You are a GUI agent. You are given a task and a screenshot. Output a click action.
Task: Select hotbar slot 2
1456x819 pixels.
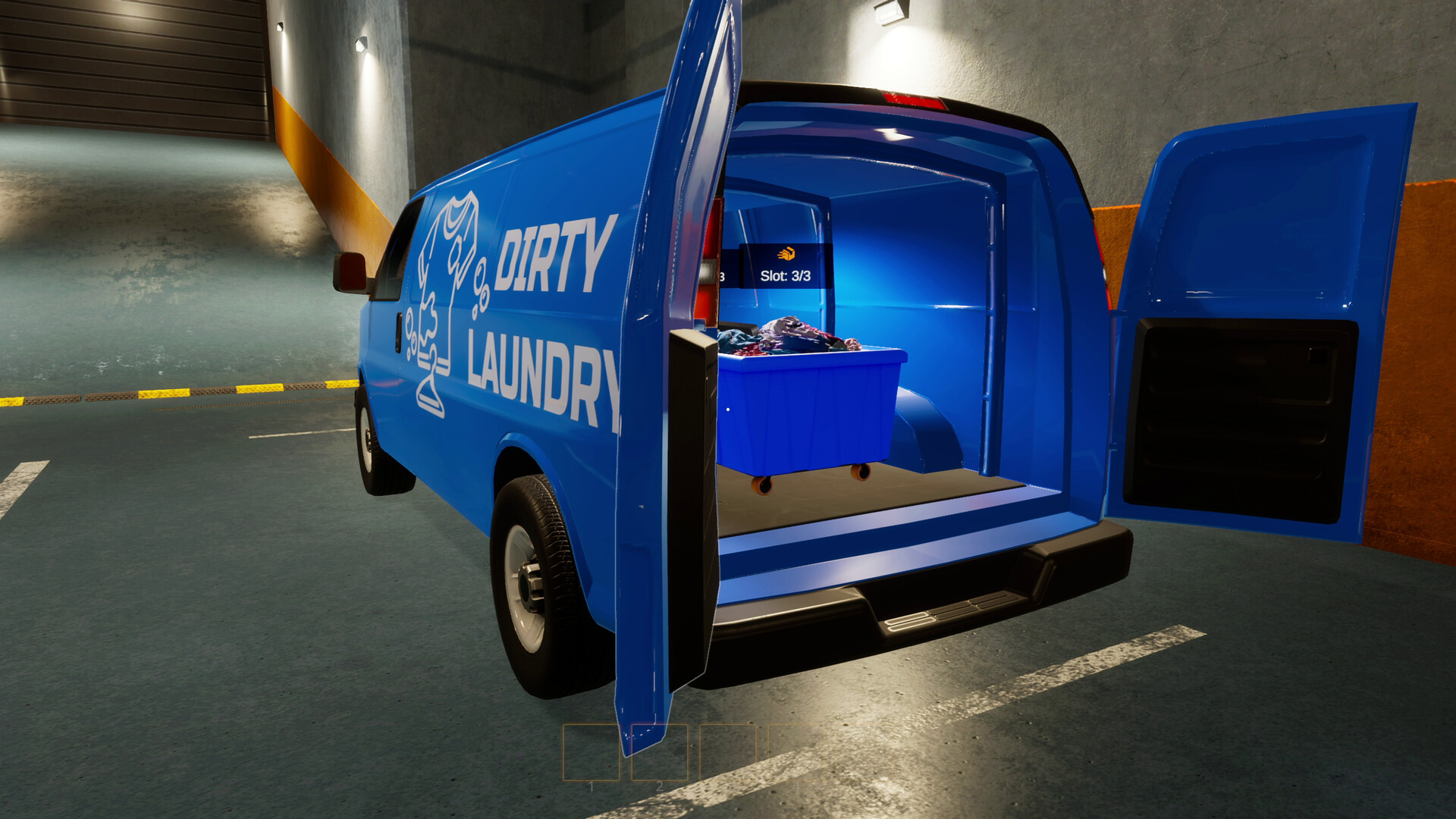coord(661,753)
